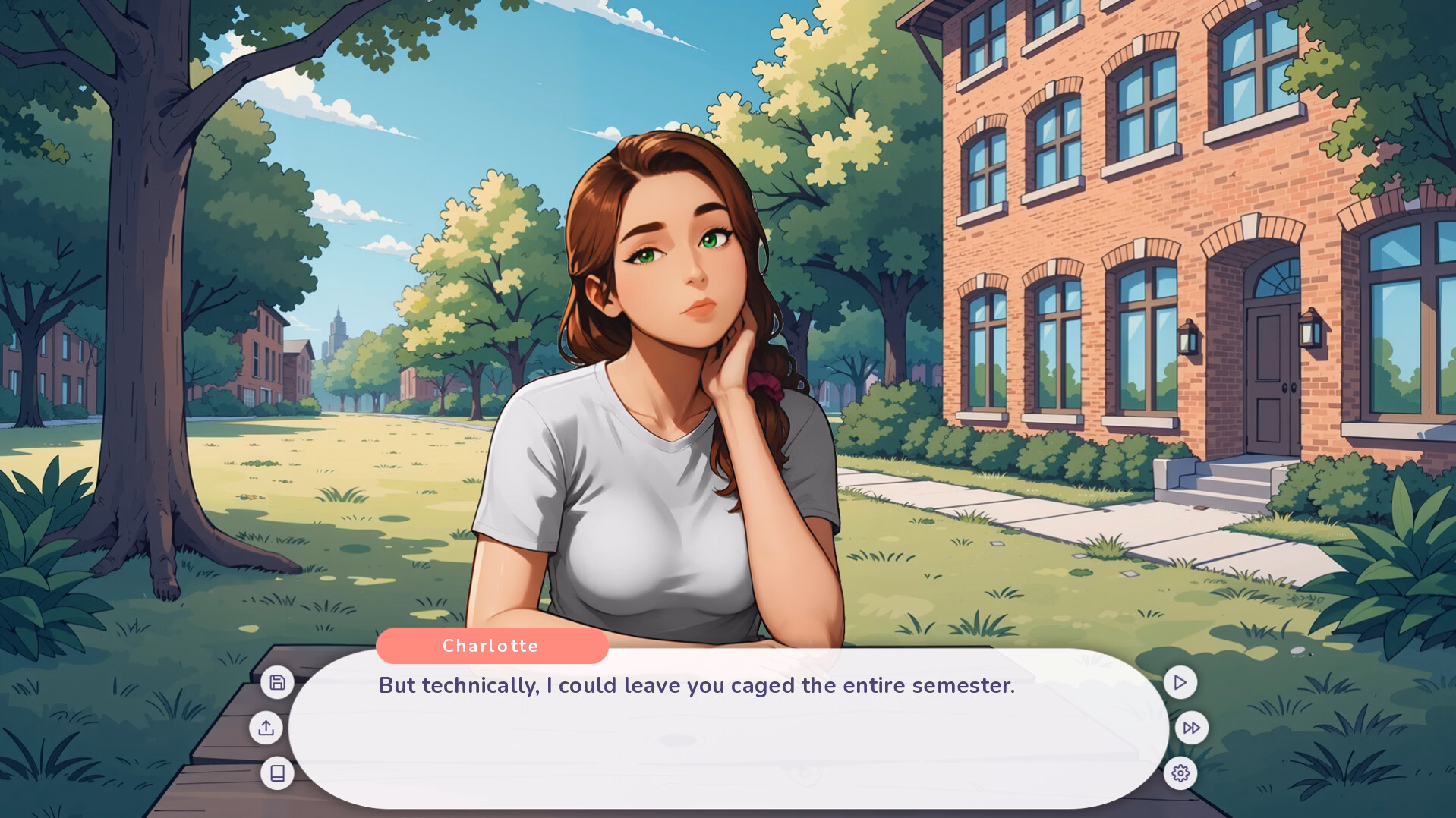Expand the save/load options via the upload icon
This screenshot has height=818, width=1456.
tap(266, 728)
